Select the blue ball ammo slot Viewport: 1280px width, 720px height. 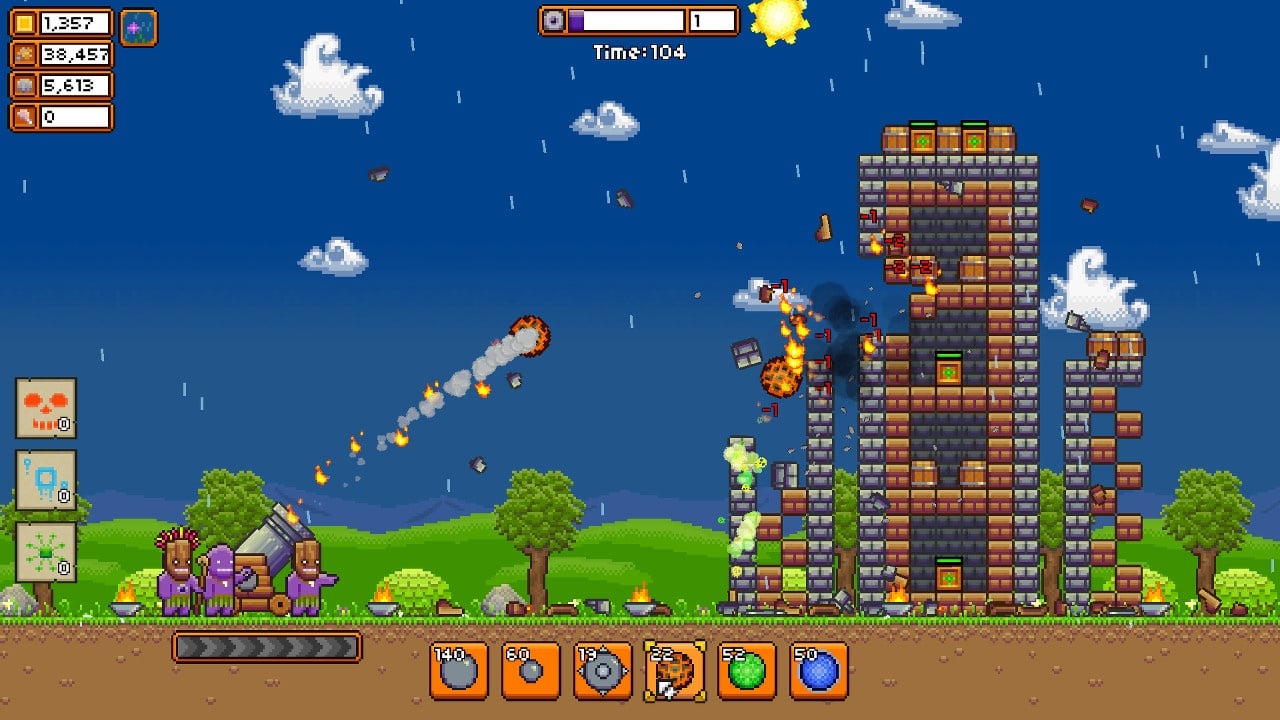click(819, 670)
